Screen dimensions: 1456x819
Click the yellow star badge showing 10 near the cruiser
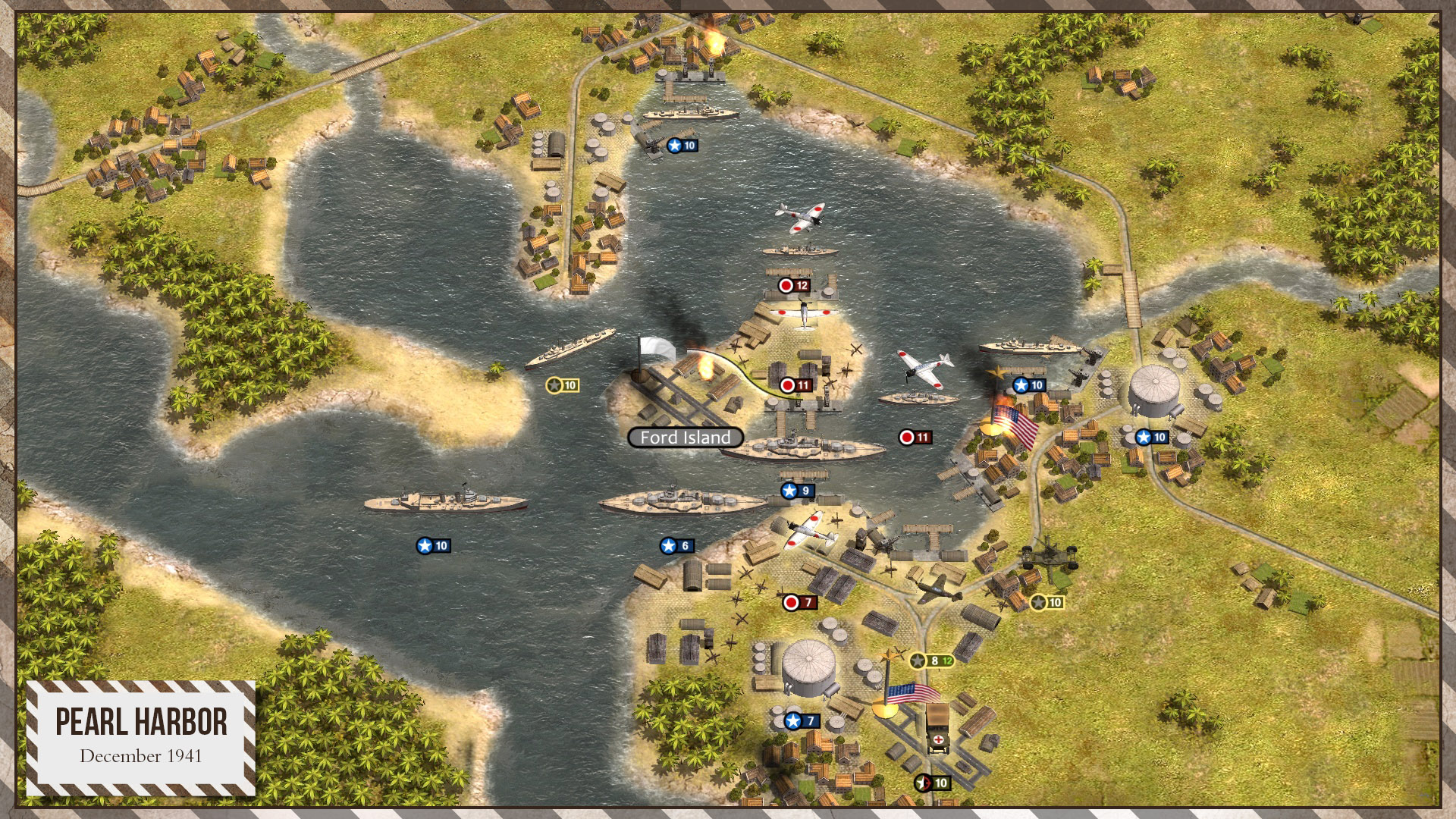click(561, 385)
